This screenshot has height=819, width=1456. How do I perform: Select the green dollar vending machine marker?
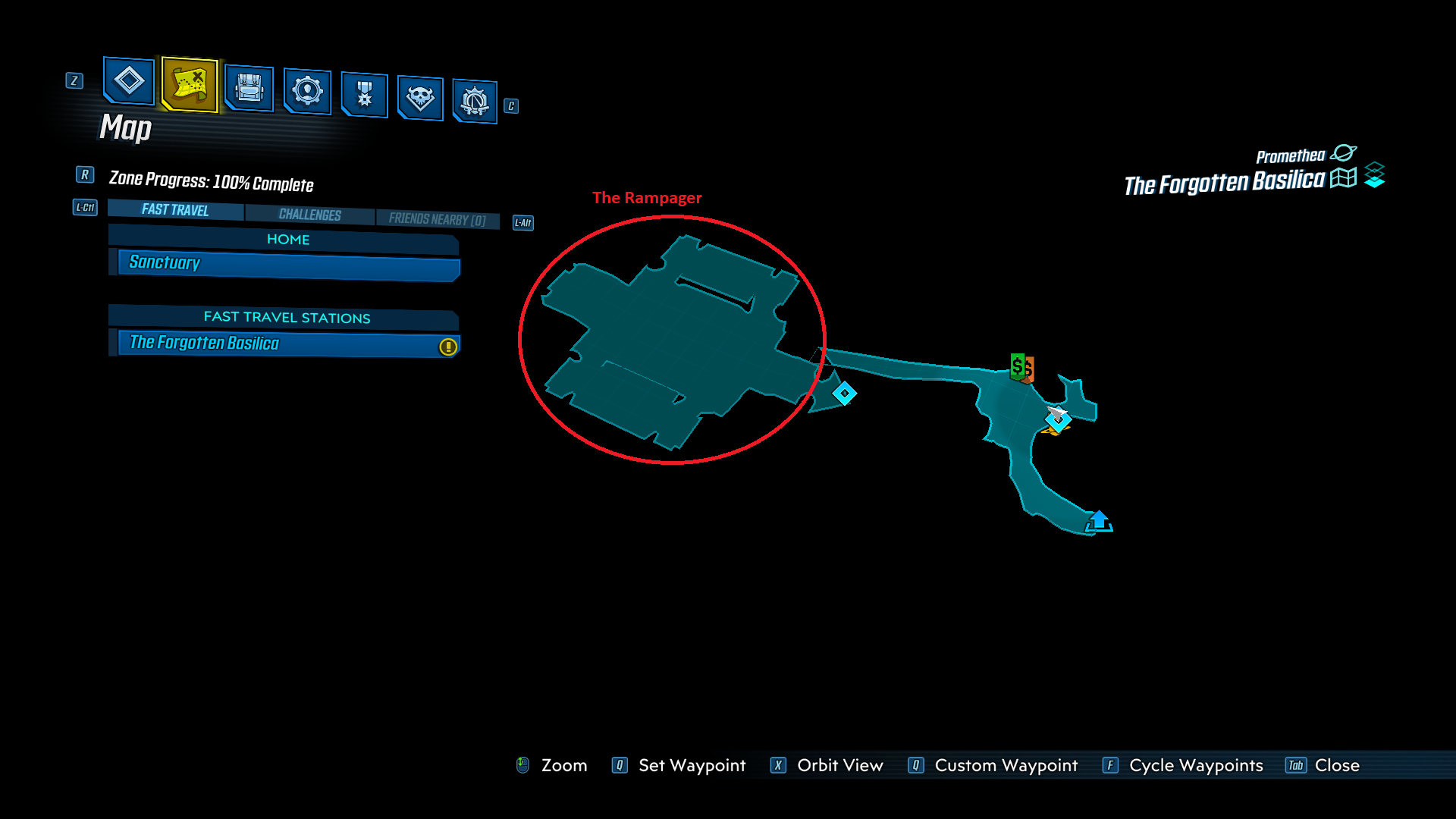point(1018,366)
